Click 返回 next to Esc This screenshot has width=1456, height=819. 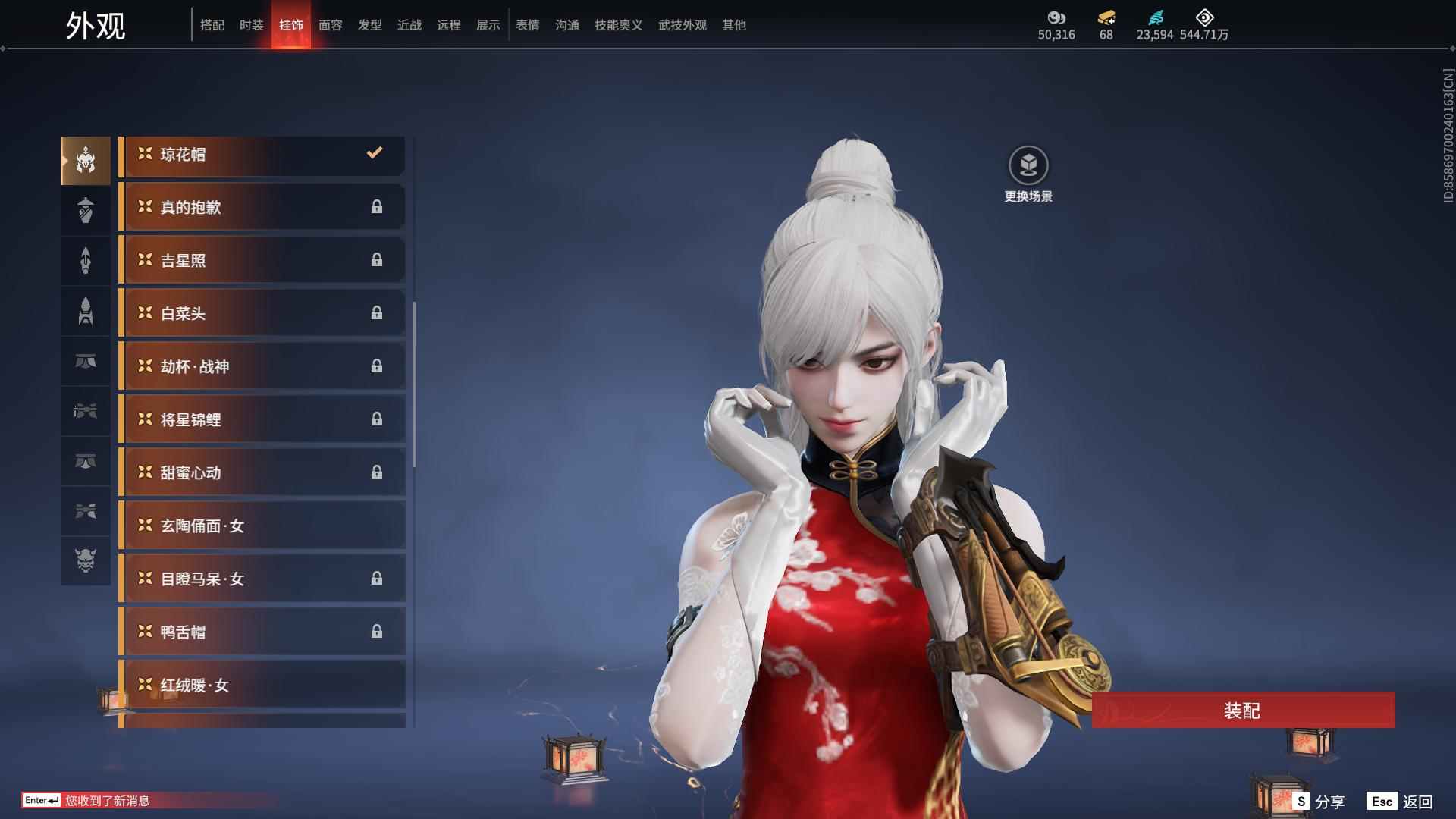click(1426, 800)
